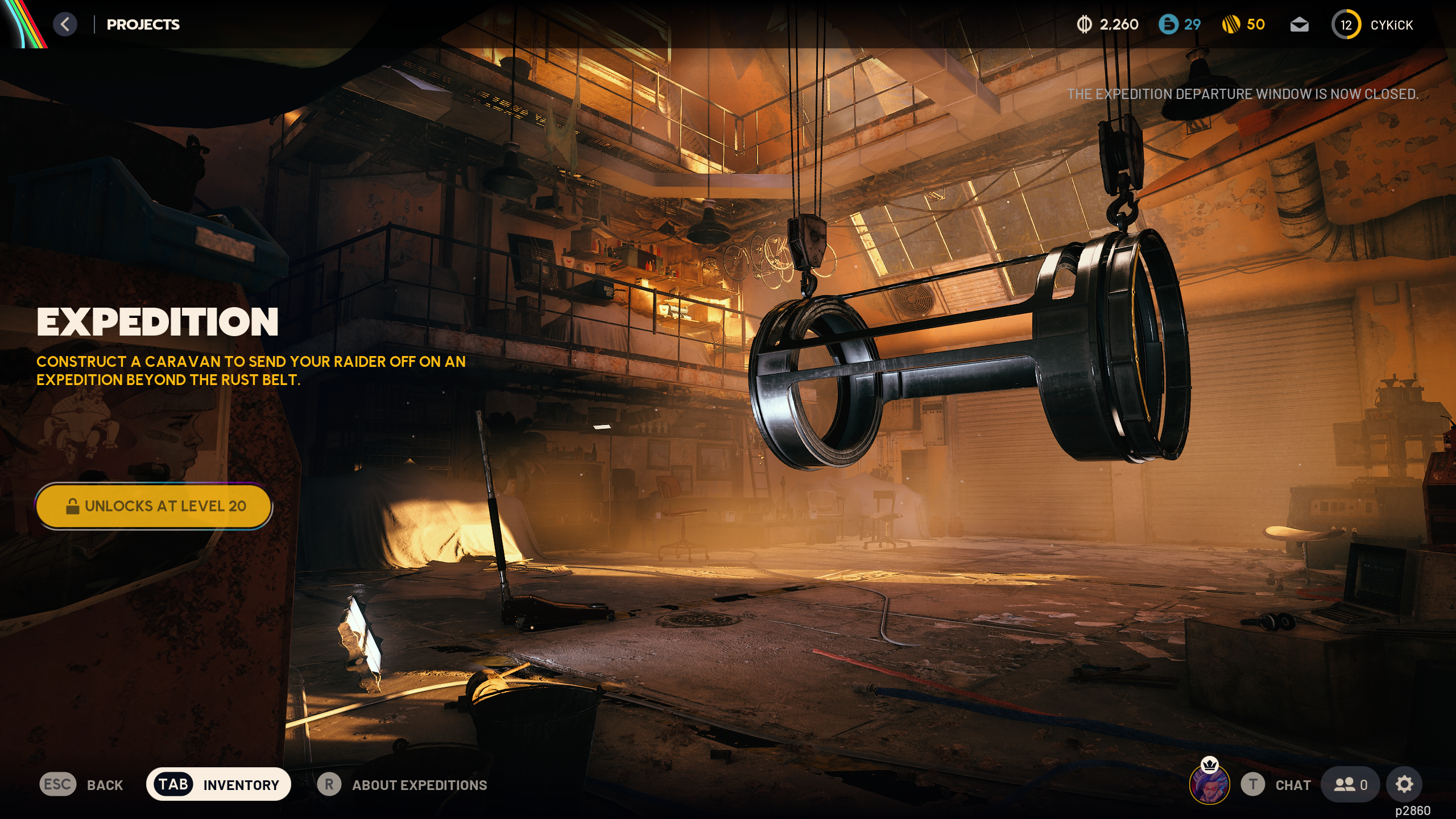The height and width of the screenshot is (819, 1456).
Task: Click the coin currency icon showing 2,260
Action: coord(1084,24)
